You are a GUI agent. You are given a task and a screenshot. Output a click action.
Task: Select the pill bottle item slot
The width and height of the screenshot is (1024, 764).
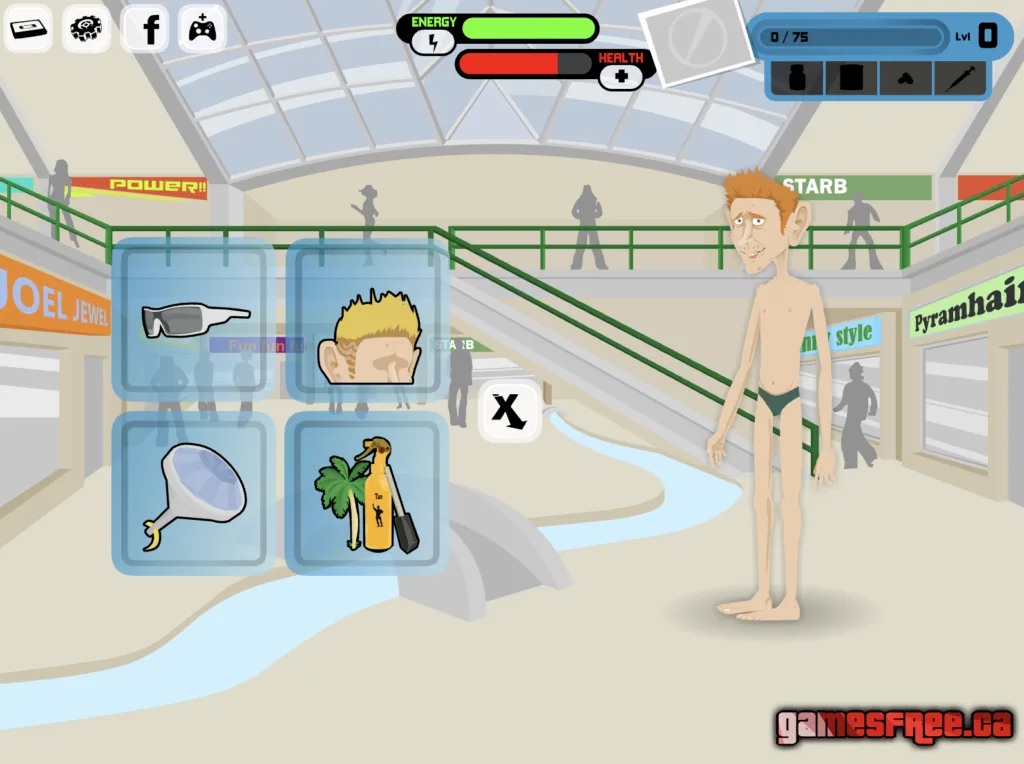click(798, 78)
